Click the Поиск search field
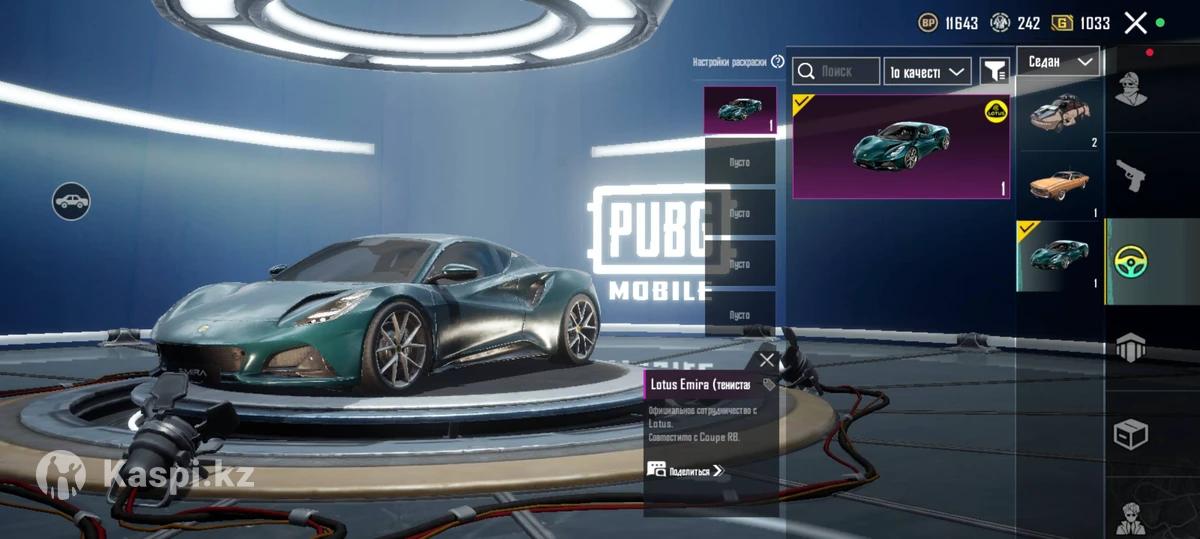This screenshot has width=1200, height=539. pos(836,71)
